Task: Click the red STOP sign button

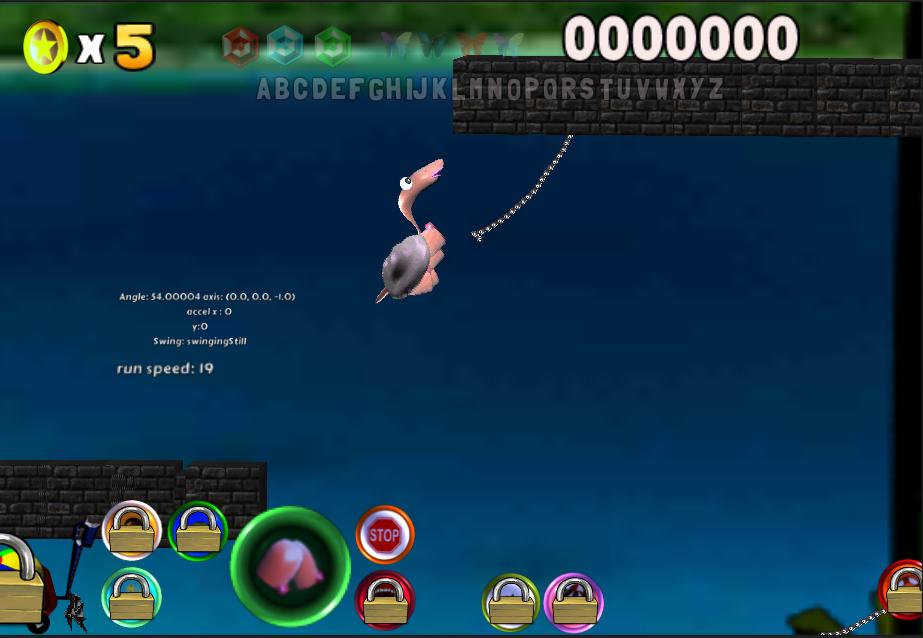Action: tap(384, 534)
